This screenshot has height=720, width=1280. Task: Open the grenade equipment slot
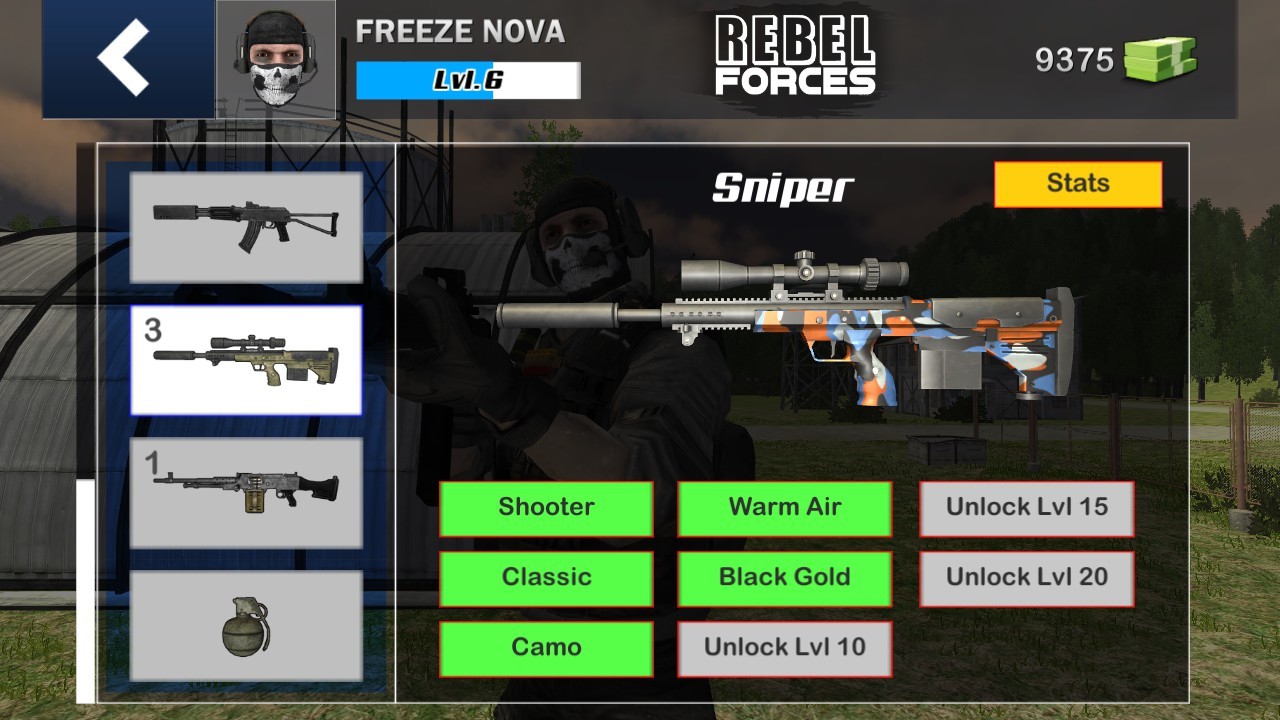[246, 625]
